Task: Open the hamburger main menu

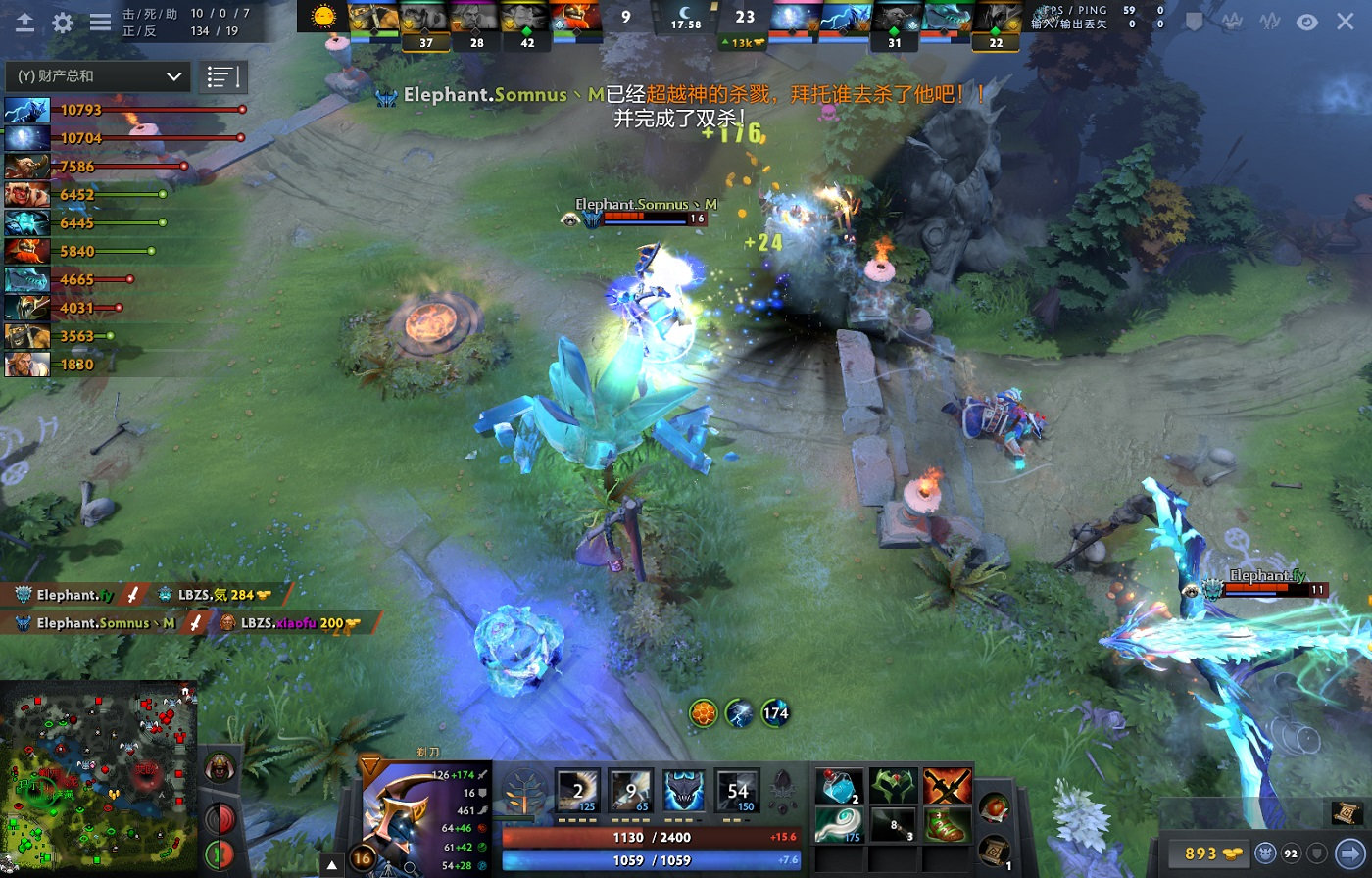Action: pos(100,23)
